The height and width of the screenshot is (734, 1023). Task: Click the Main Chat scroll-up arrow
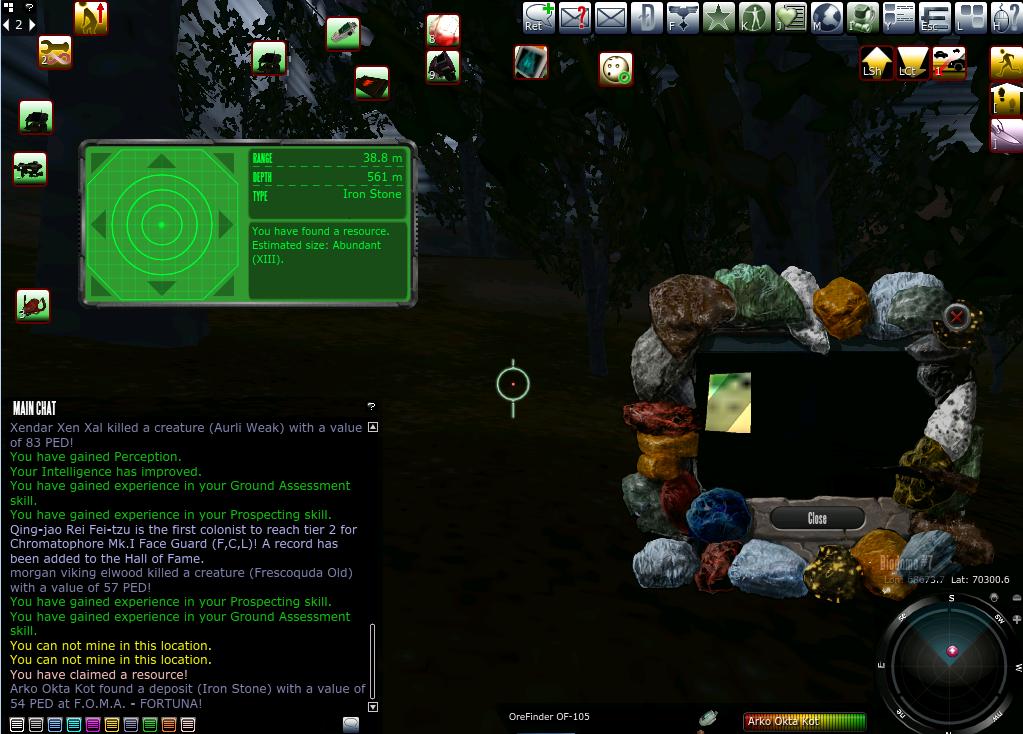point(373,427)
